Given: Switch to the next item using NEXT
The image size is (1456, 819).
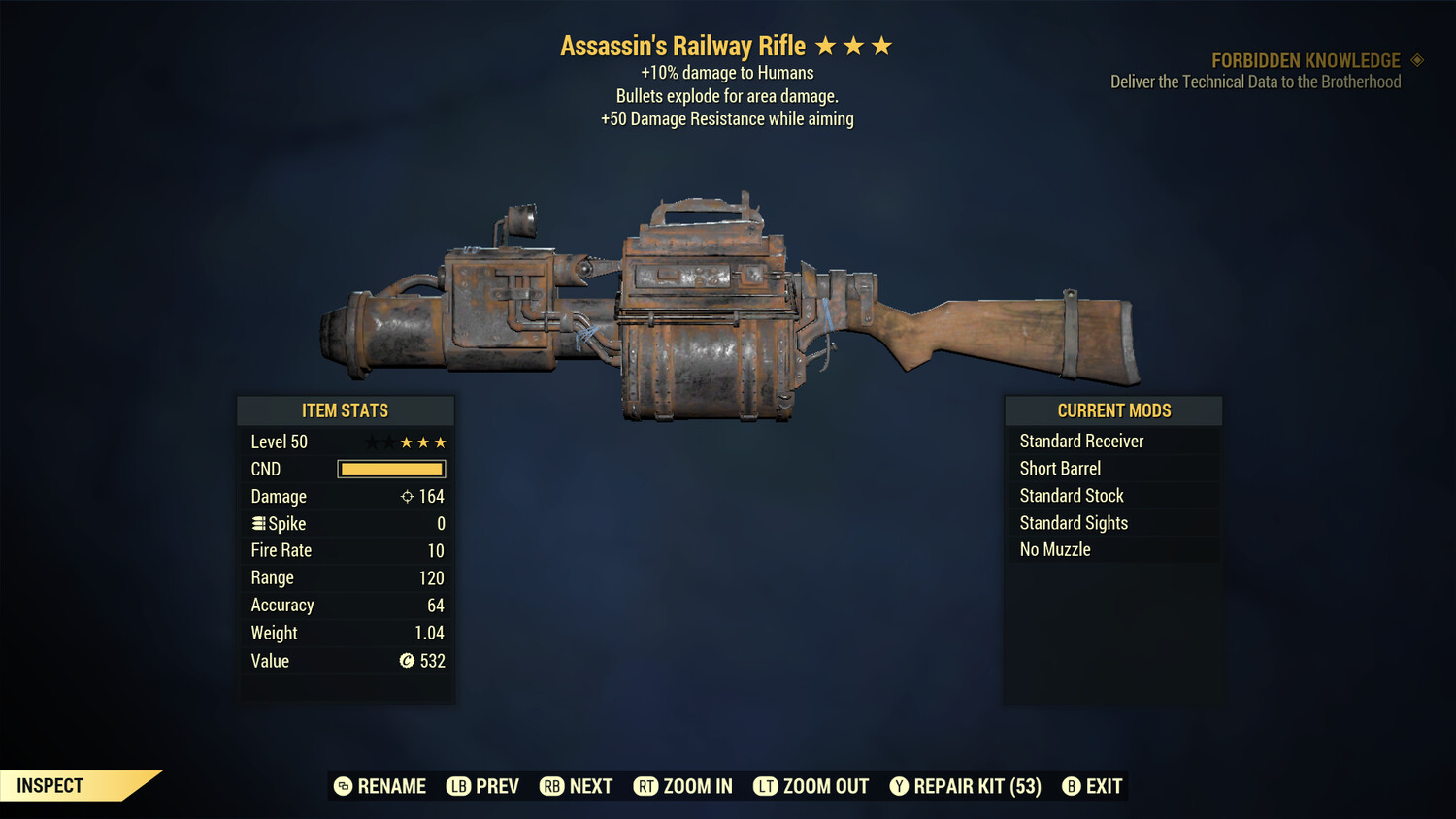Looking at the screenshot, I should click(590, 786).
